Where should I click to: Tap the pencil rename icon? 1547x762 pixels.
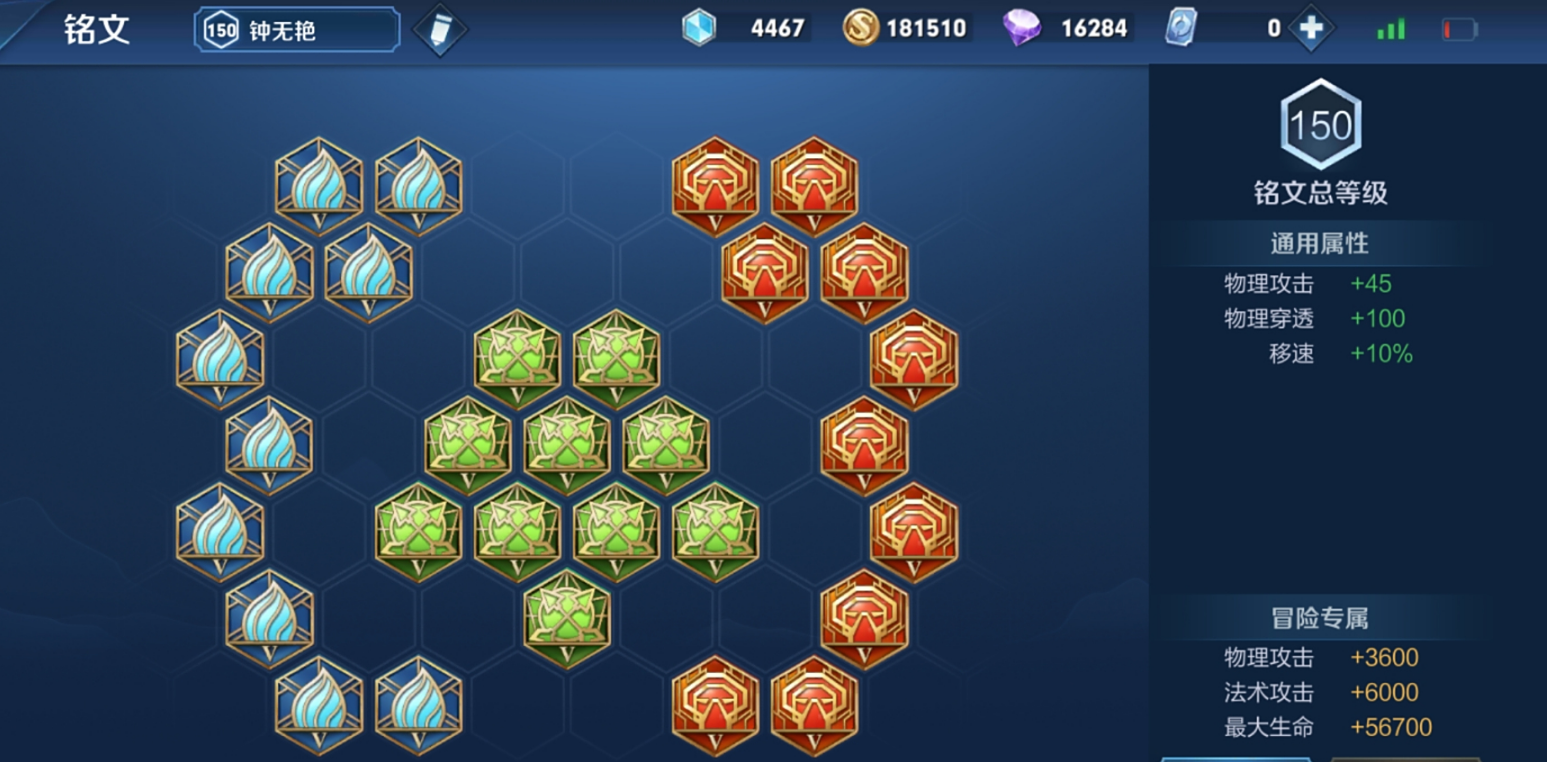pos(440,30)
